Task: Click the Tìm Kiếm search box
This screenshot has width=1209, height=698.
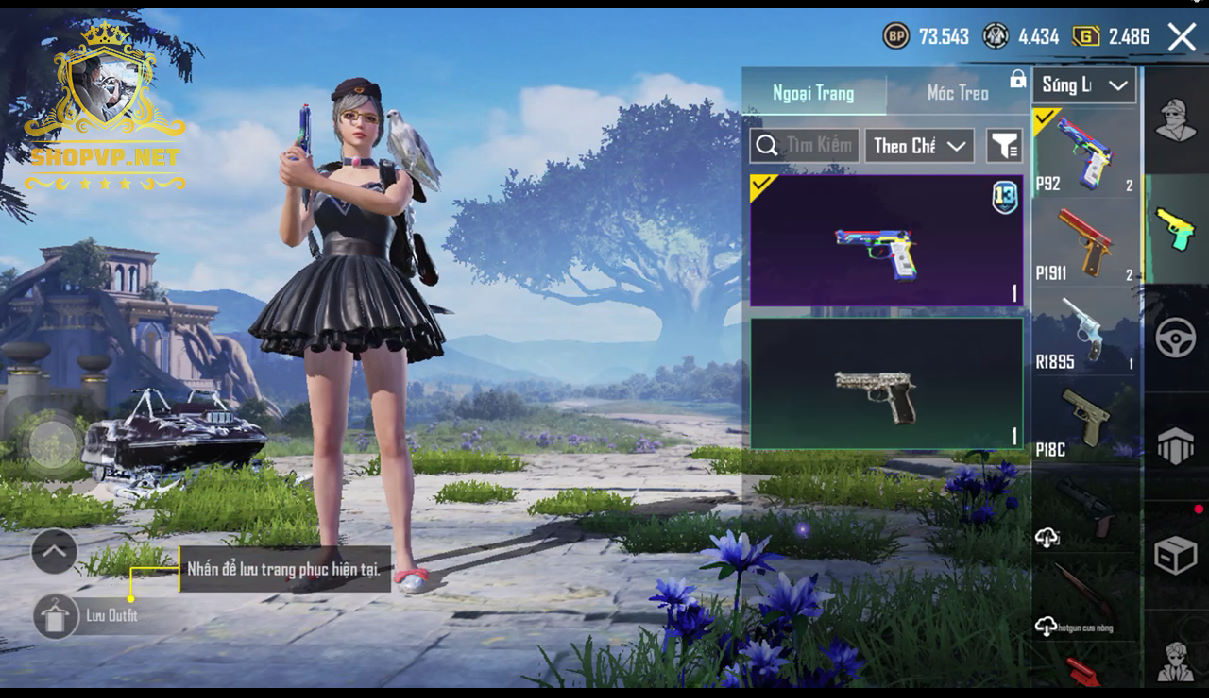Action: [804, 146]
